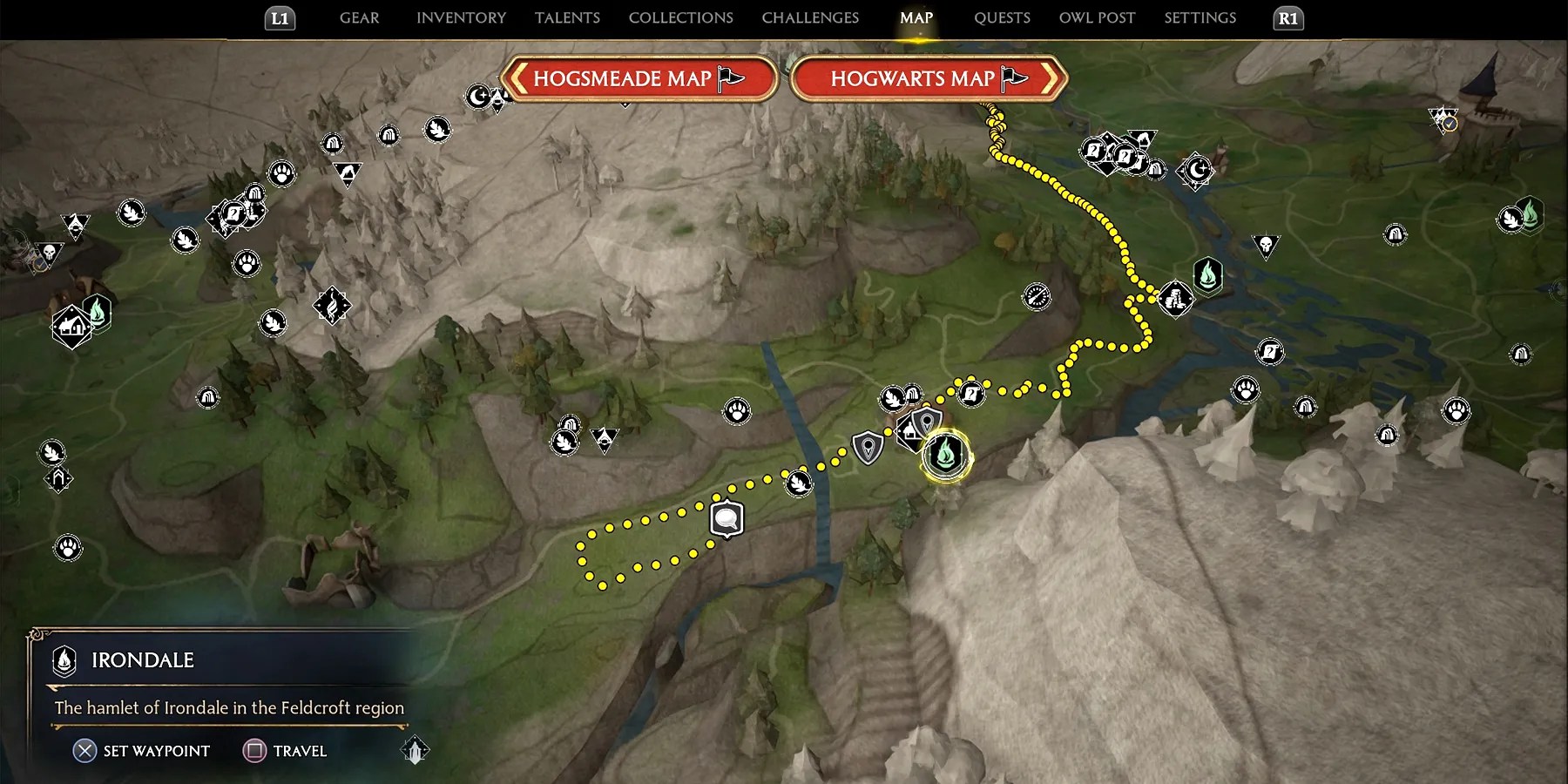Go to the Collections tab
Viewport: 1568px width, 784px height.
pos(680,17)
